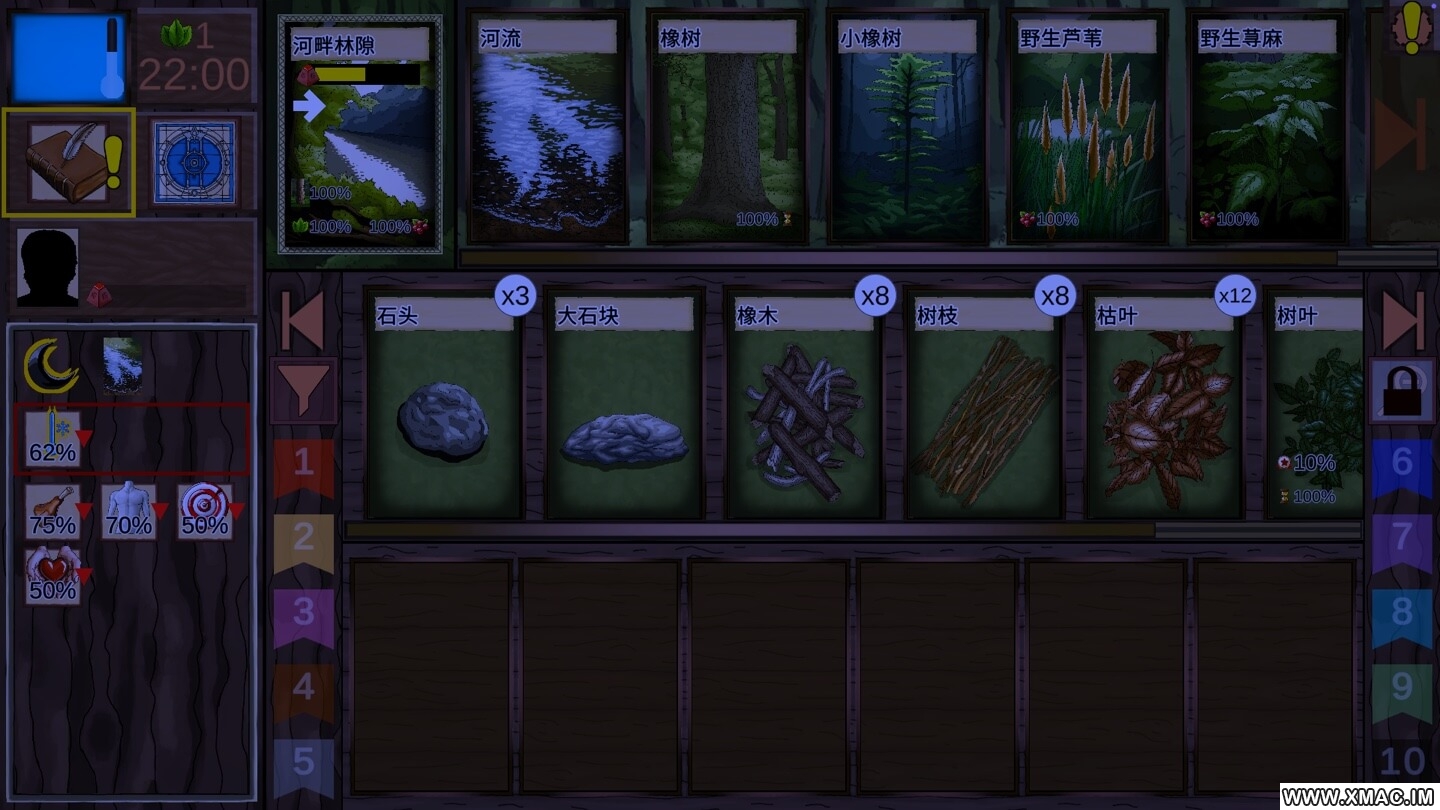The height and width of the screenshot is (810, 1440).
Task: Toggle the padlock lock button
Action: 1402,389
